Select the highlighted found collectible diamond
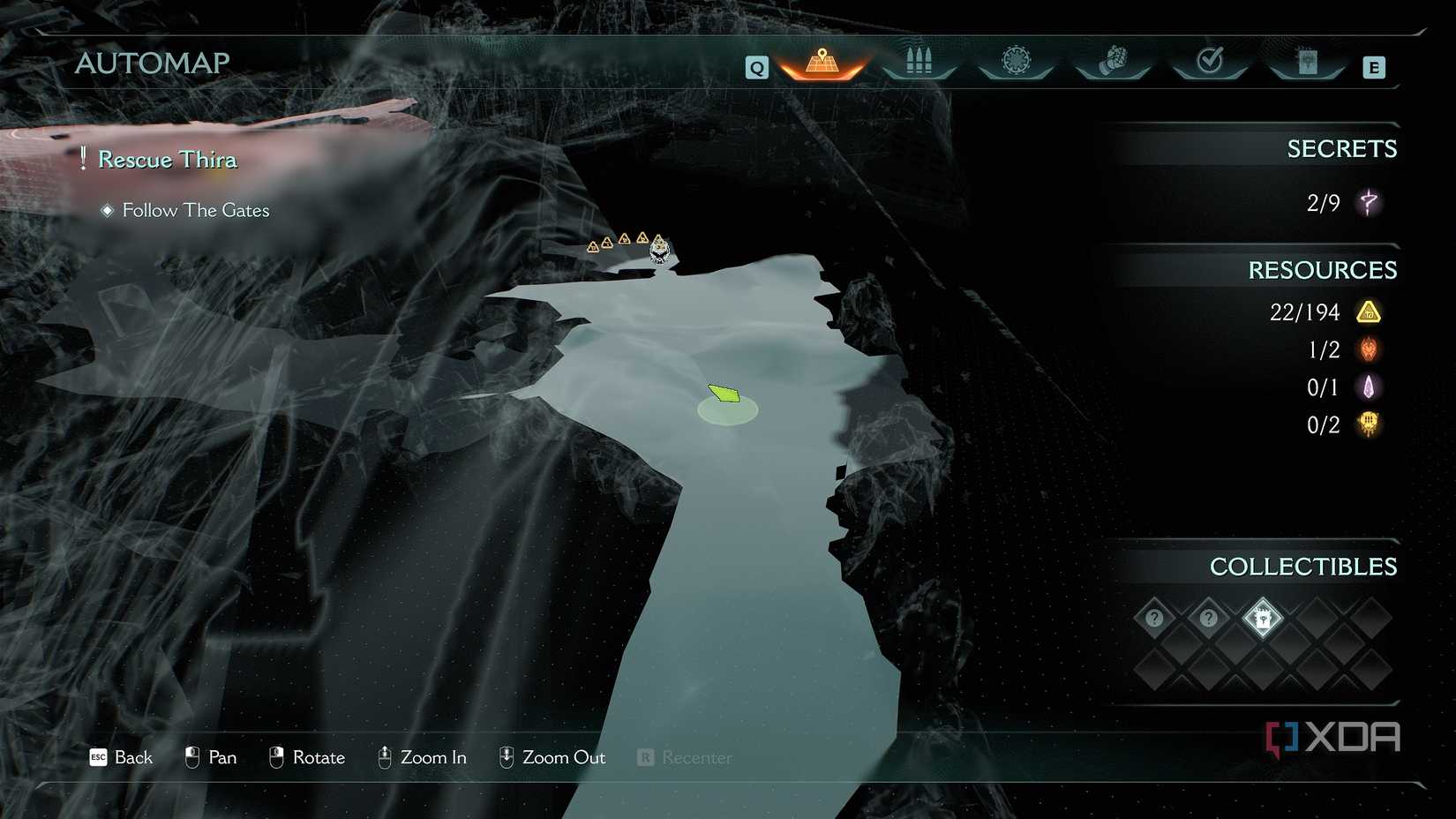 pos(1262,618)
